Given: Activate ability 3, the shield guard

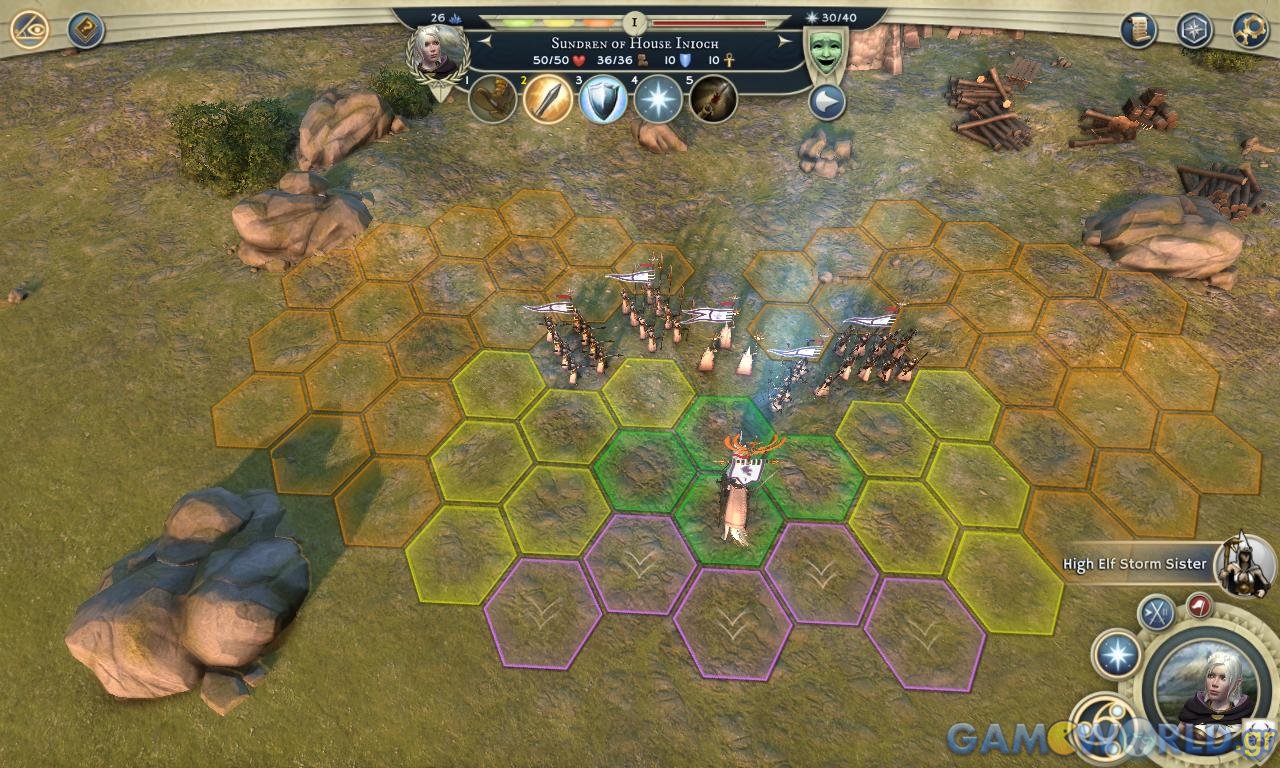Looking at the screenshot, I should pos(603,99).
